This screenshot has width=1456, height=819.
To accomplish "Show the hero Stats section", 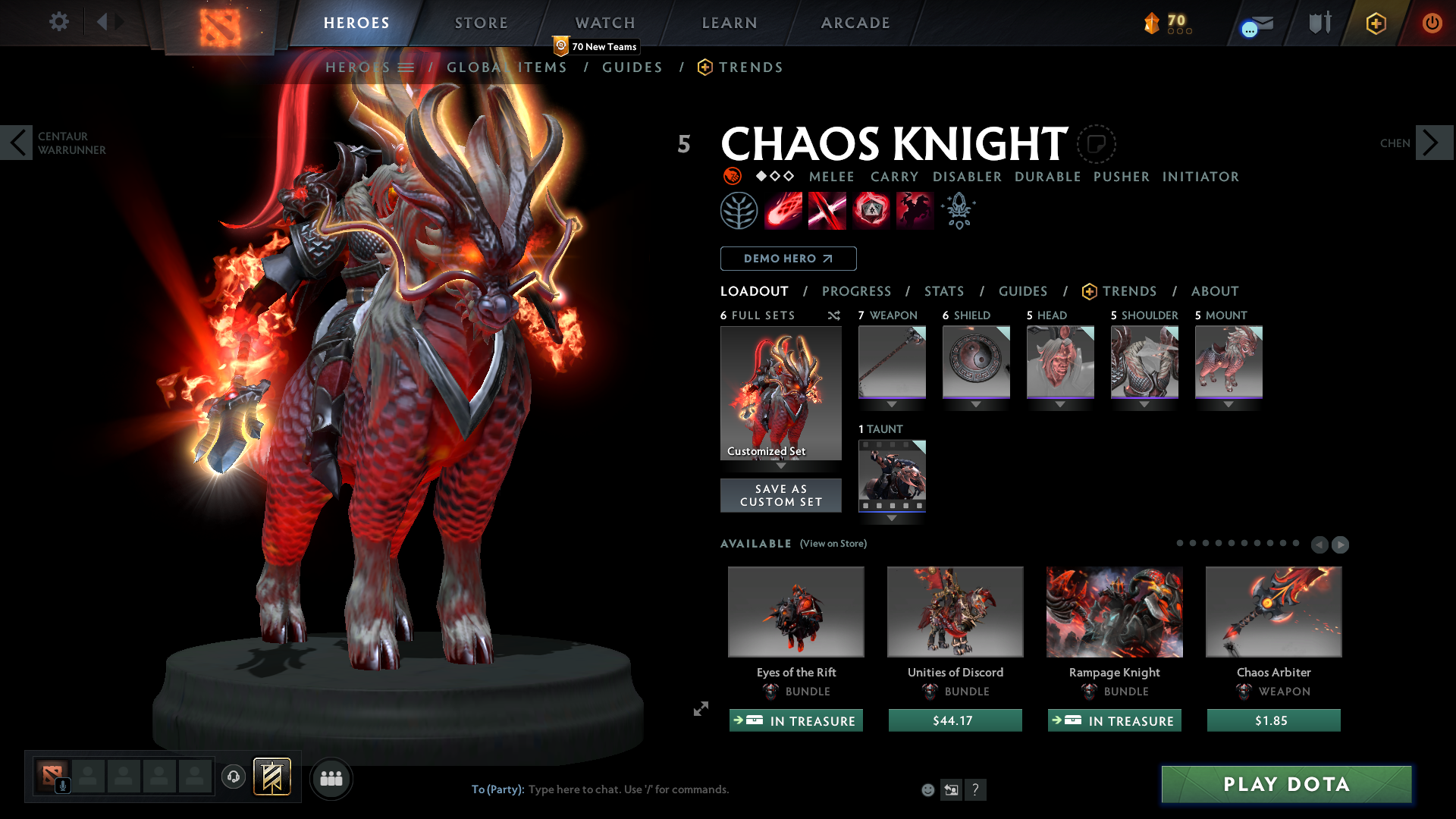I will click(943, 291).
